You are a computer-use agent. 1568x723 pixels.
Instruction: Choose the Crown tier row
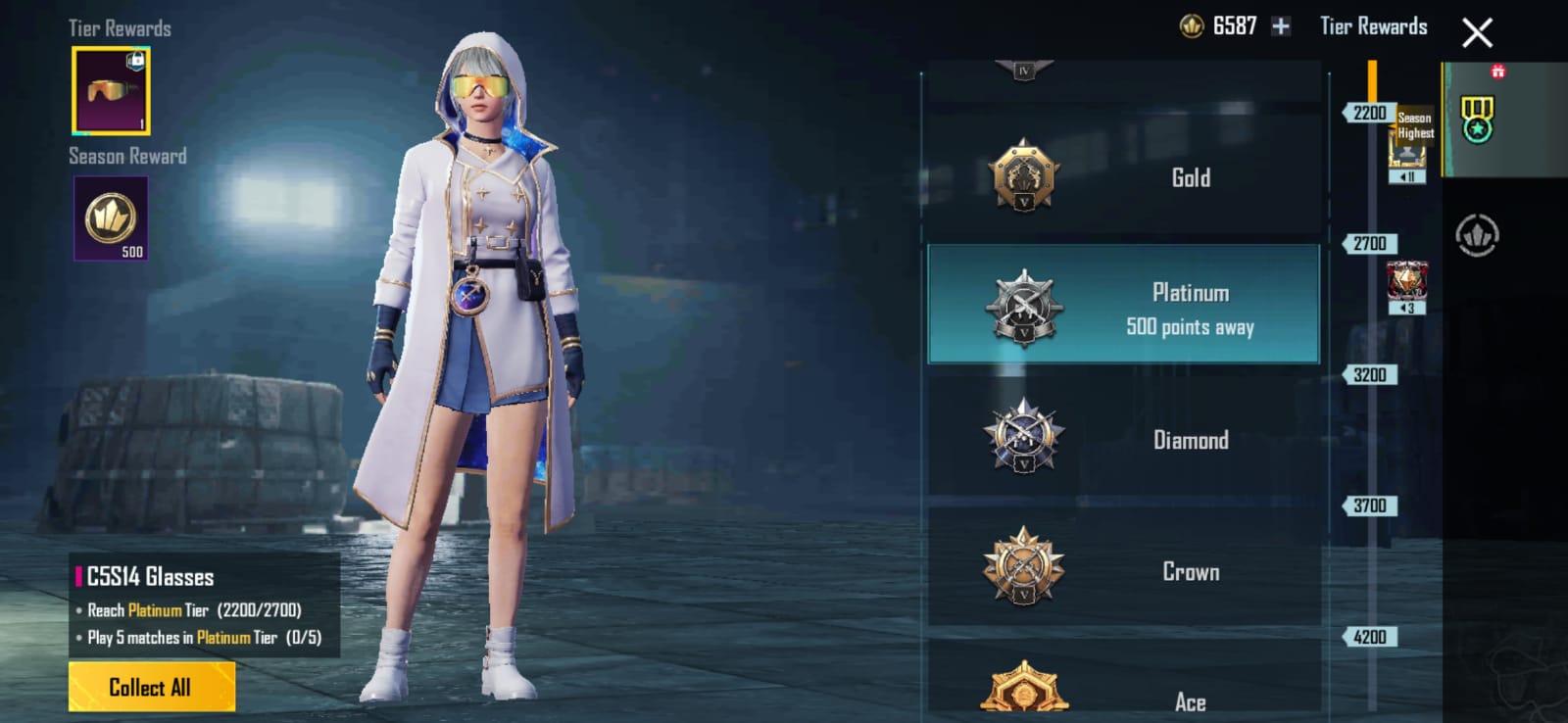coord(1123,571)
